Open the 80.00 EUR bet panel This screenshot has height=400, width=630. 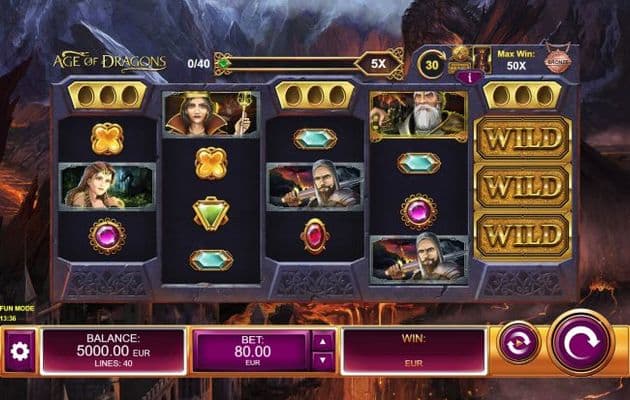(250, 352)
